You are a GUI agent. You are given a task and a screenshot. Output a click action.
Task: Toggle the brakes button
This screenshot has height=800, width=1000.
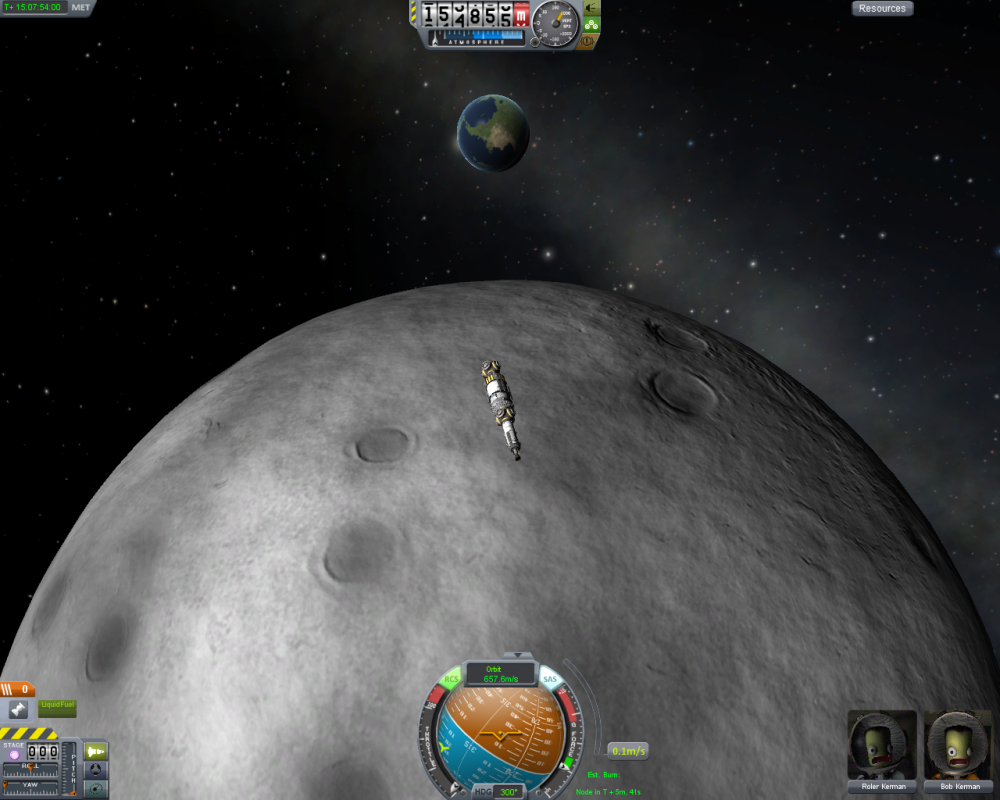point(588,41)
